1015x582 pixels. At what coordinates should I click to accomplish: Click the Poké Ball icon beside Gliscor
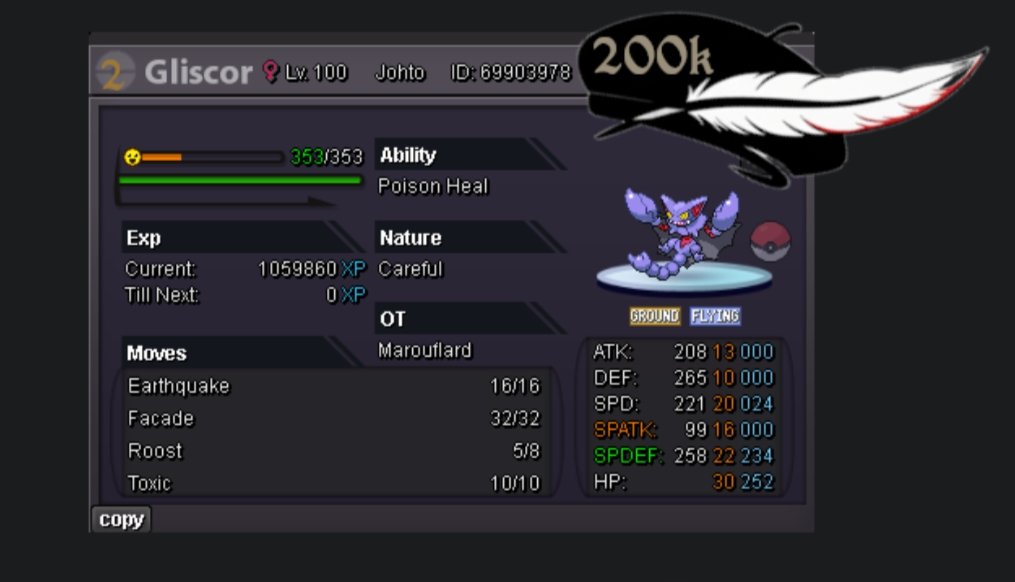[x=770, y=241]
